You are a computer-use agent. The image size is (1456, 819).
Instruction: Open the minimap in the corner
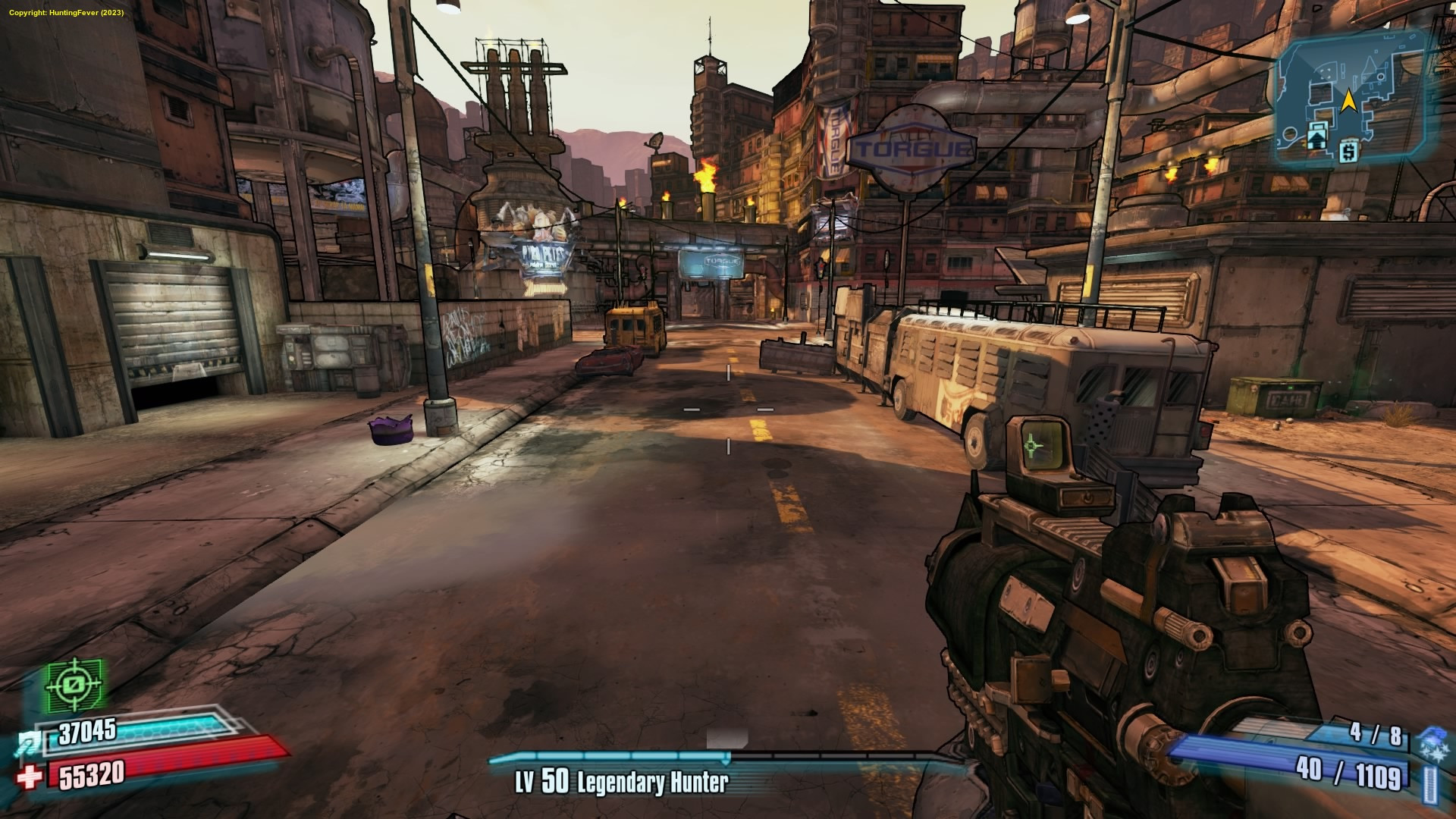pyautogui.click(x=1354, y=102)
